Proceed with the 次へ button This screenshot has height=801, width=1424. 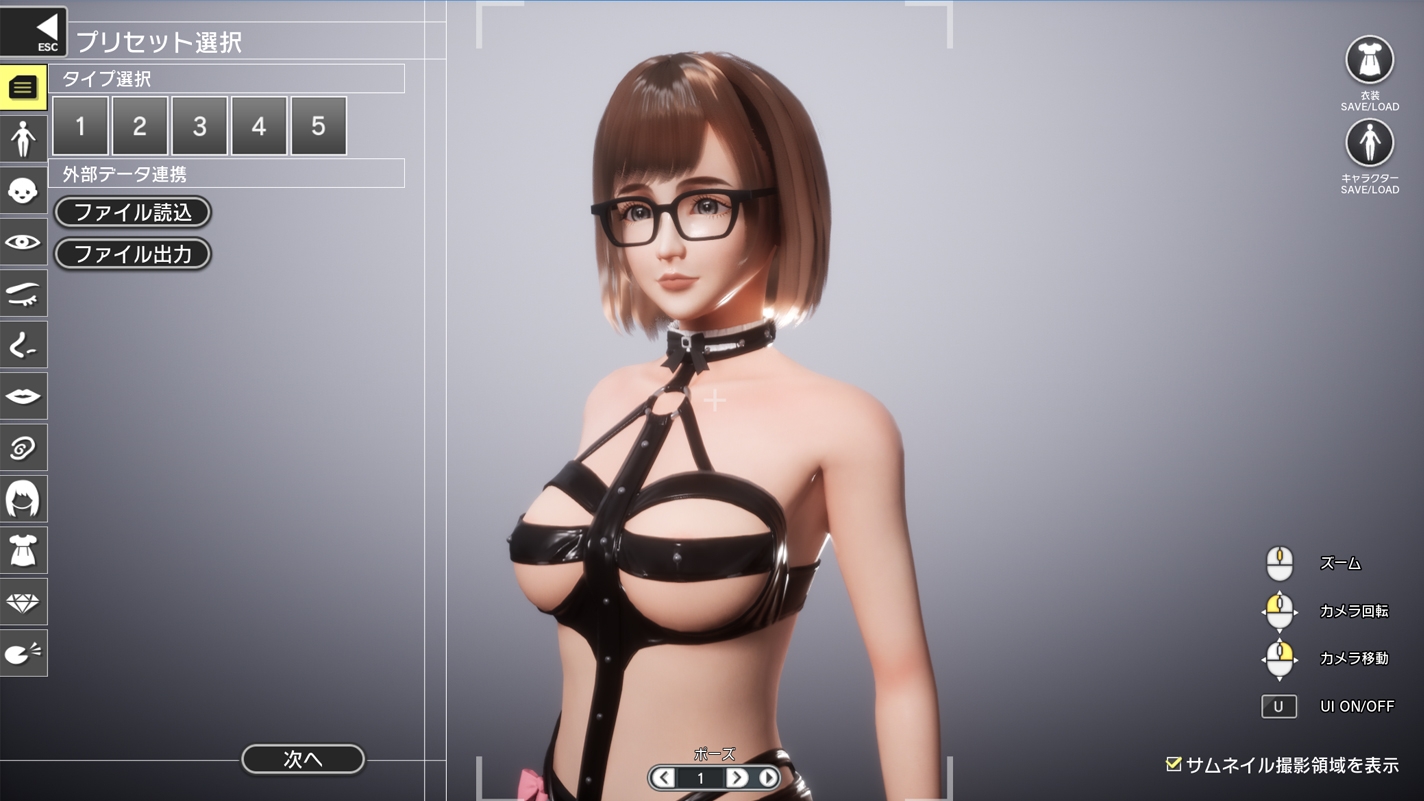click(x=303, y=759)
